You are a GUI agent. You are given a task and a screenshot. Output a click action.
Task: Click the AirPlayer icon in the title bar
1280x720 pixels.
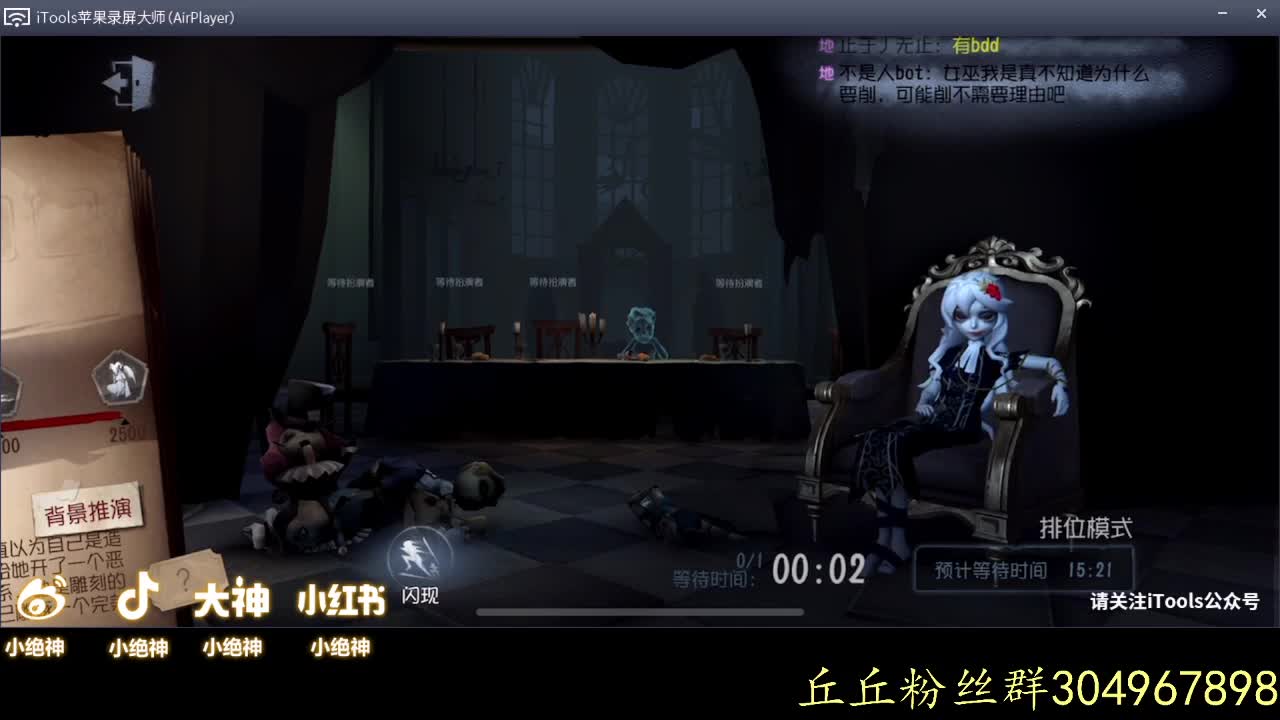[16, 15]
